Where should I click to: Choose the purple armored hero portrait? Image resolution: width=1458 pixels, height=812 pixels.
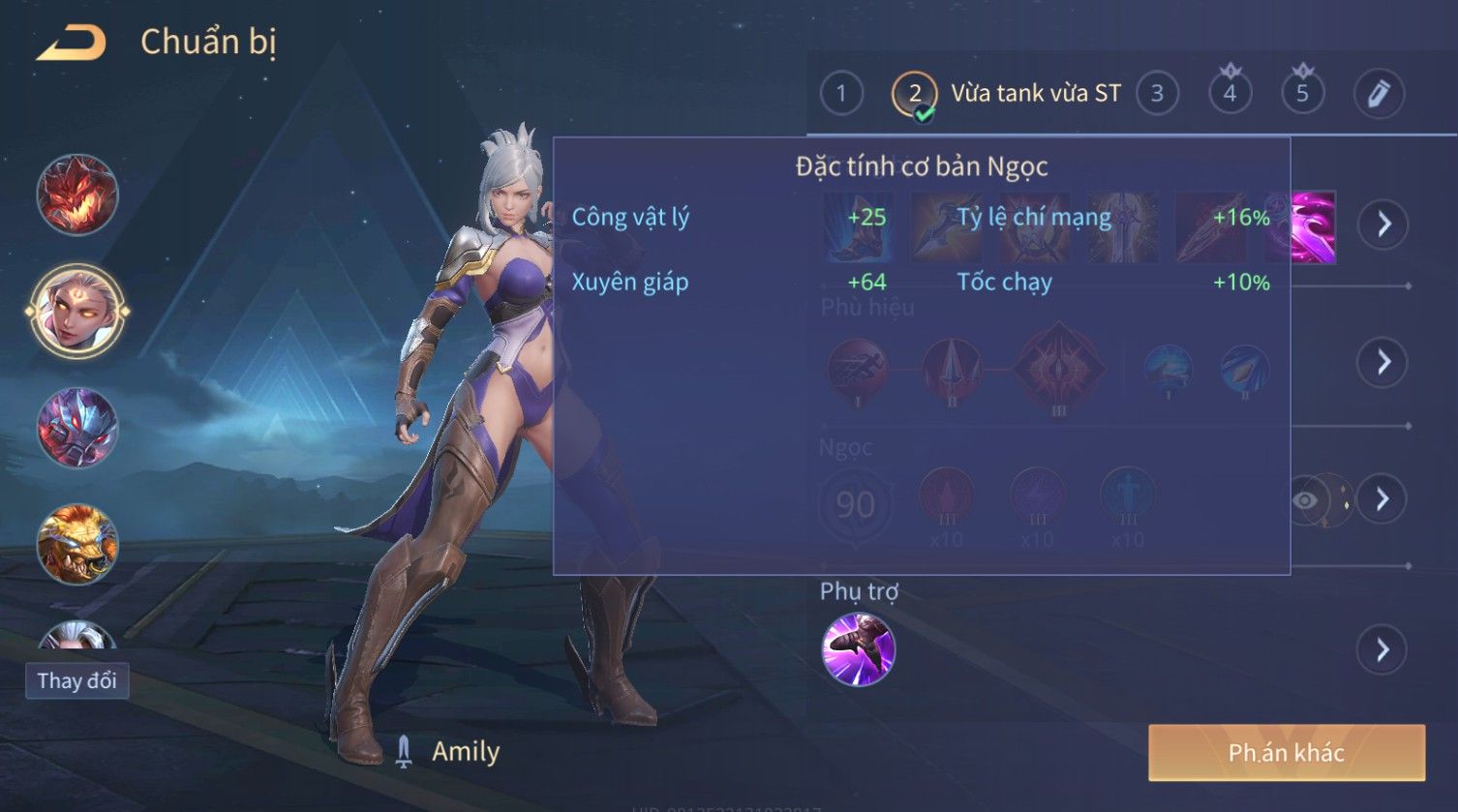click(77, 427)
